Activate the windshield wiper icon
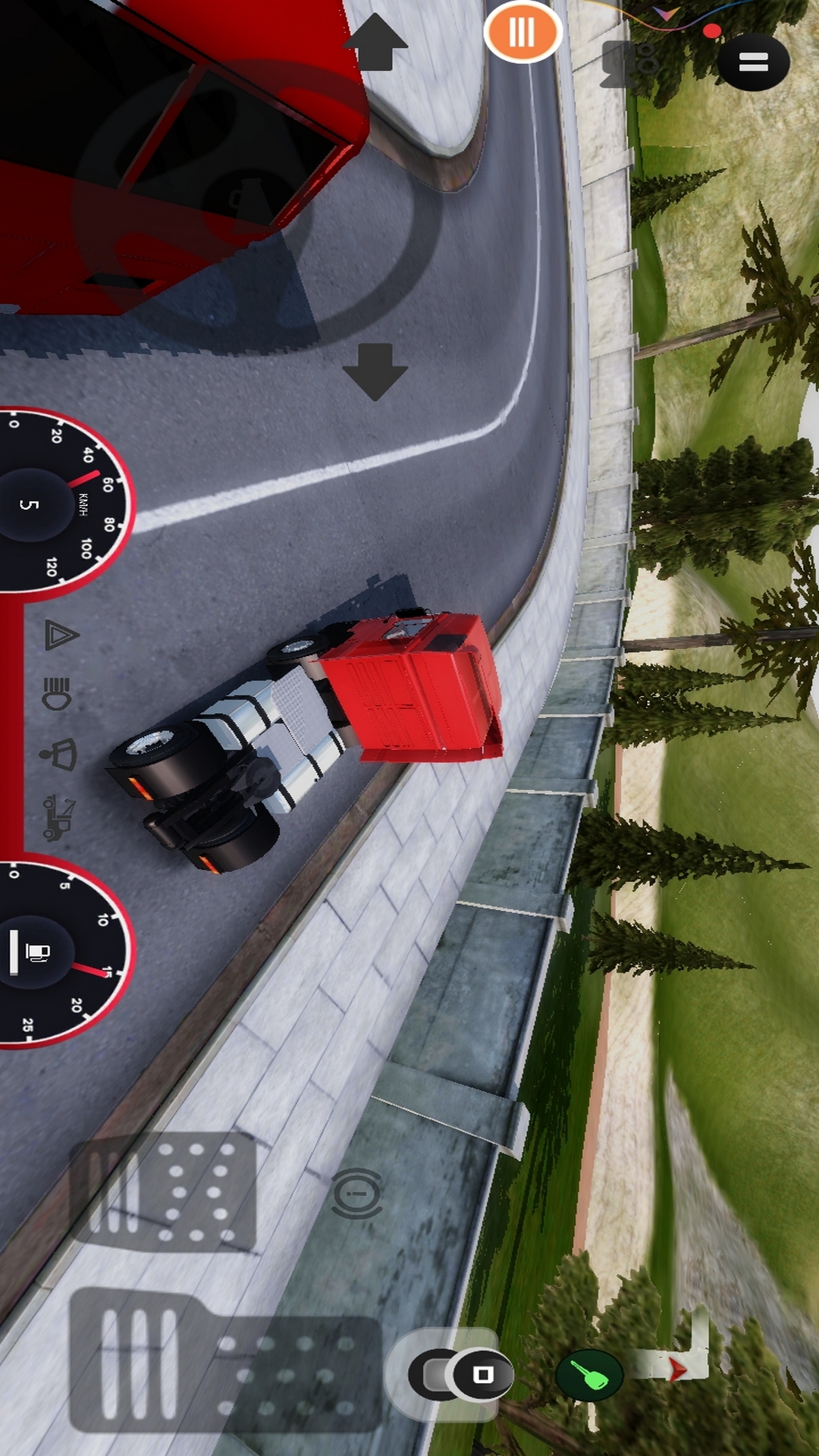 pyautogui.click(x=59, y=755)
